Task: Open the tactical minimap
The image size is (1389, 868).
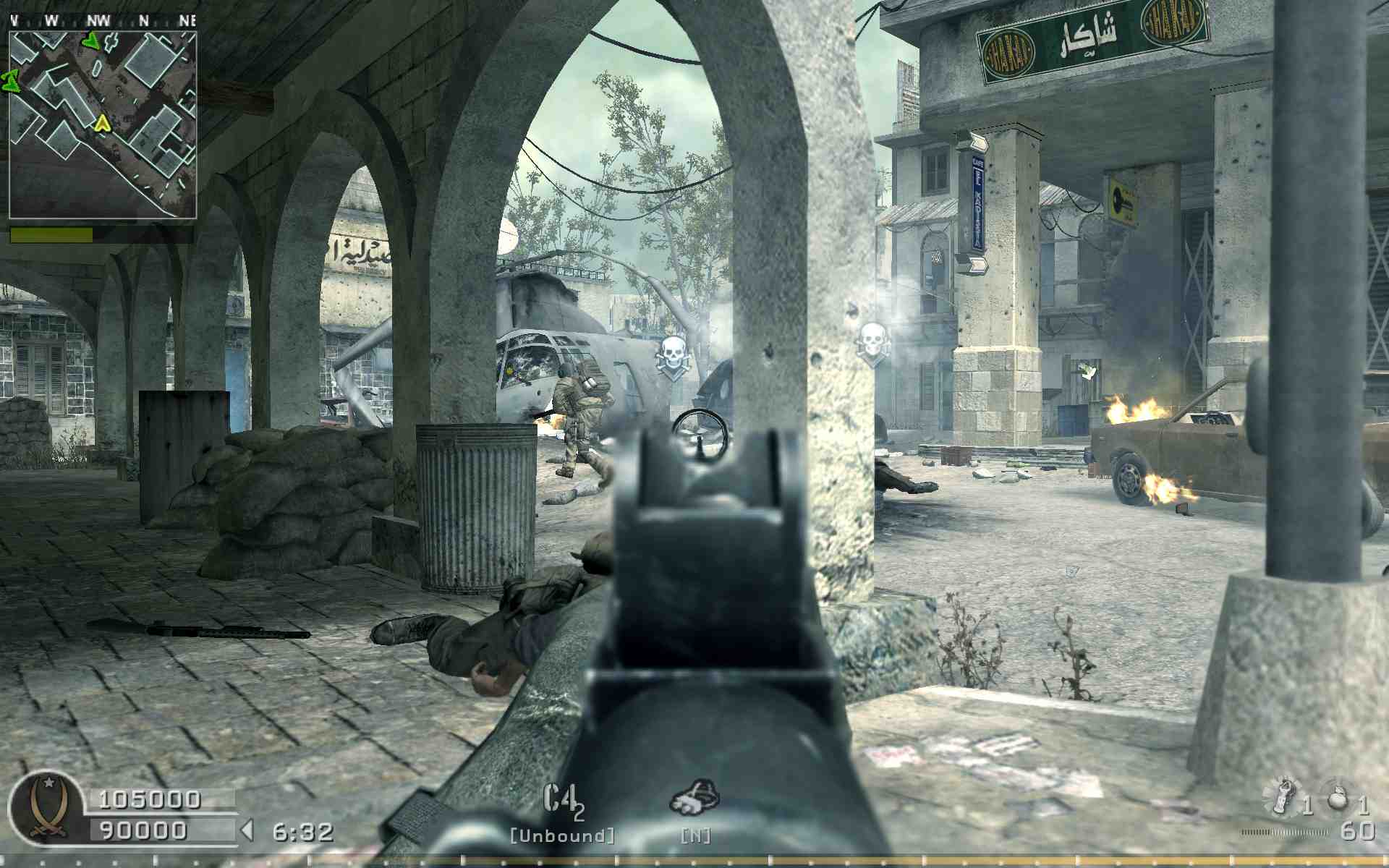Action: point(103,124)
